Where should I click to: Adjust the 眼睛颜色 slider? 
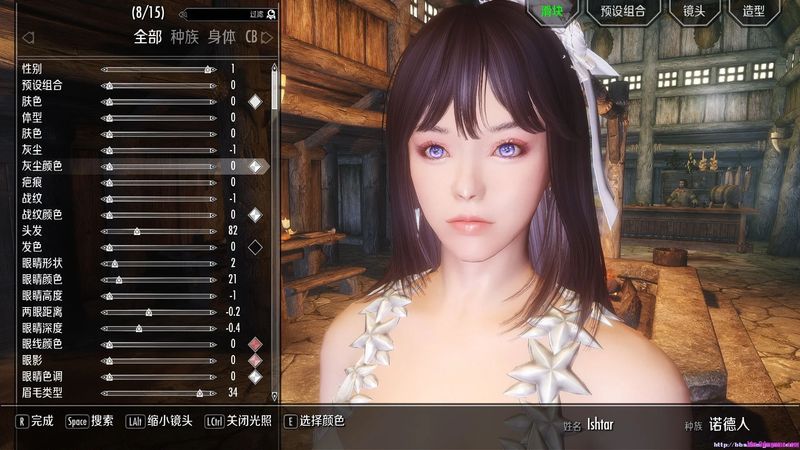pyautogui.click(x=158, y=279)
